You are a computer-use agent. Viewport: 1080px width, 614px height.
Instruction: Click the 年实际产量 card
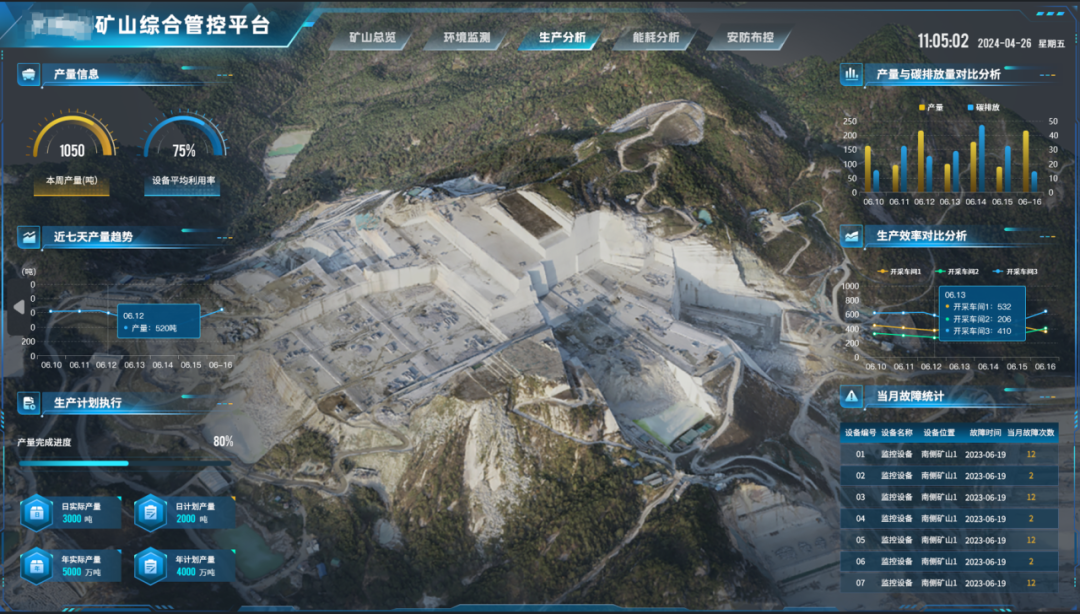(69, 566)
